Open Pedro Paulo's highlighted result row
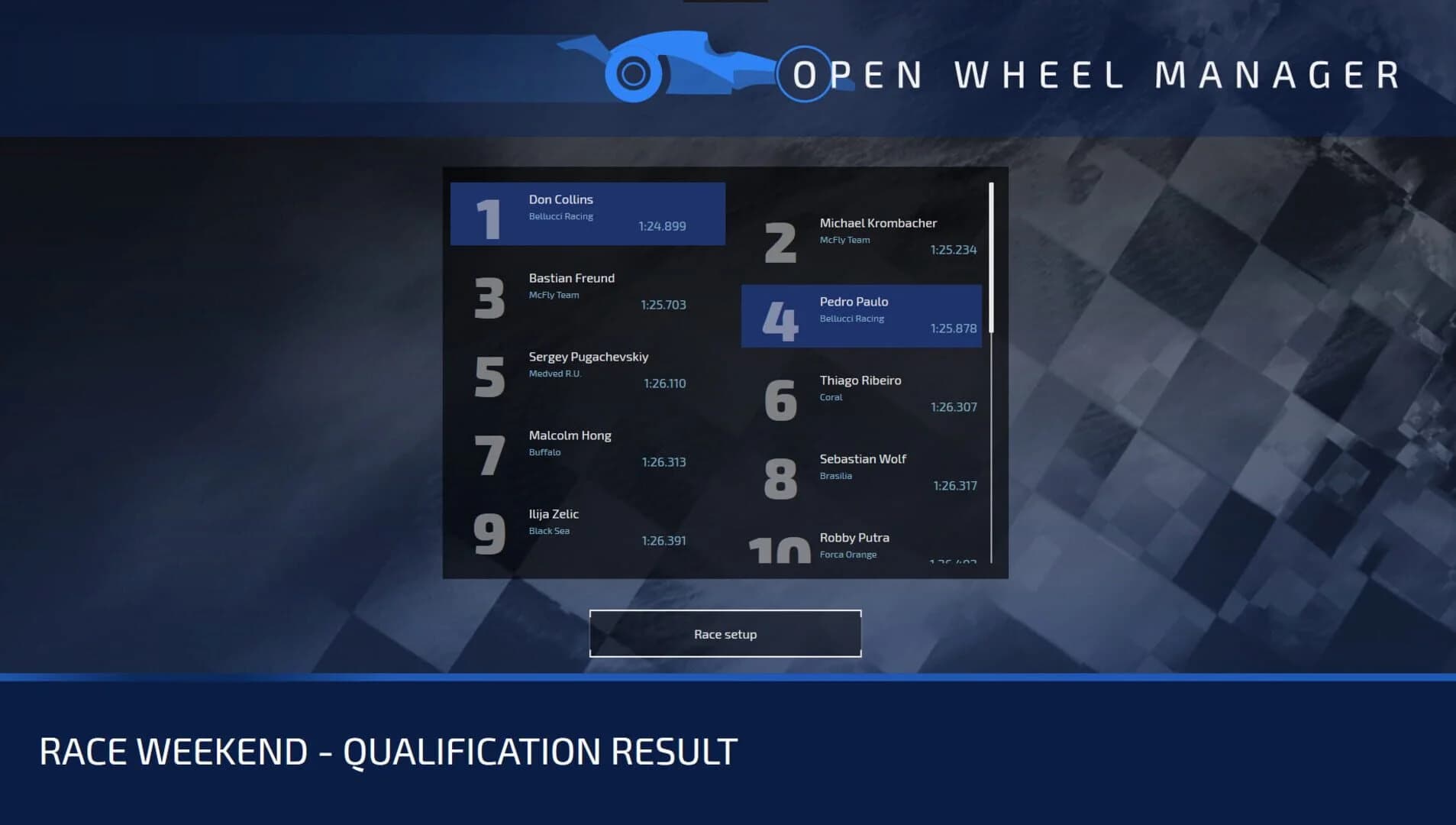Image resolution: width=1456 pixels, height=825 pixels. click(861, 315)
